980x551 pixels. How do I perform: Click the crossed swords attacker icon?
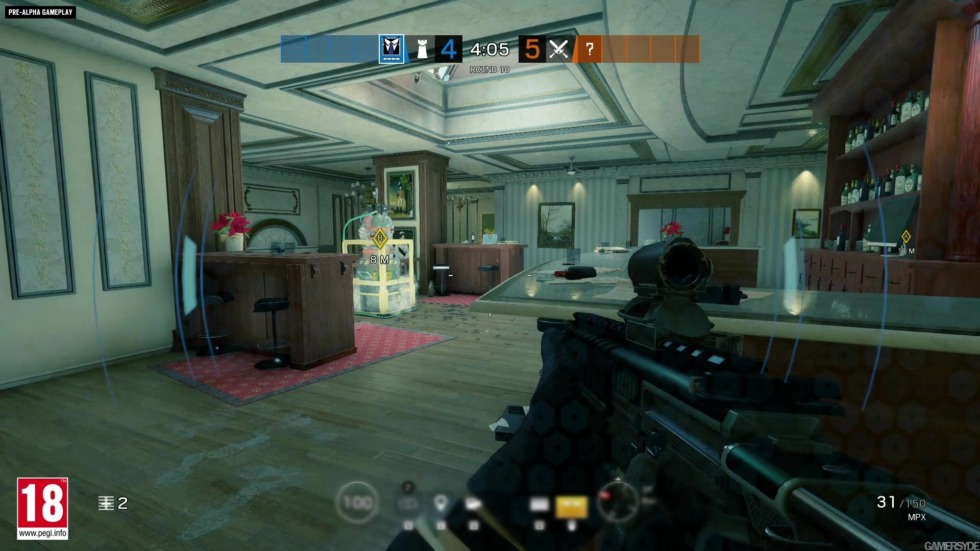coord(559,49)
